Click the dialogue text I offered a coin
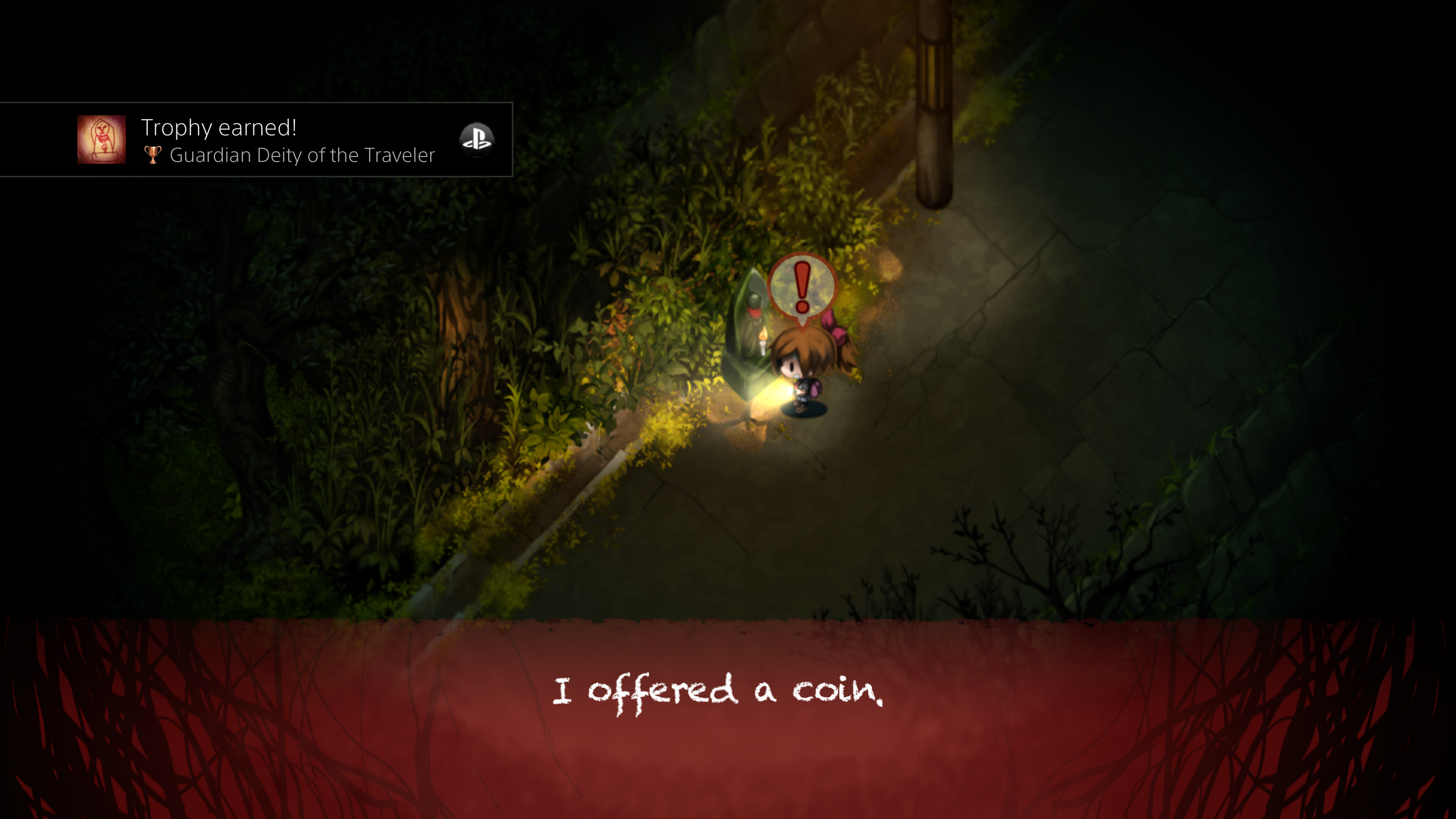 pos(718,691)
